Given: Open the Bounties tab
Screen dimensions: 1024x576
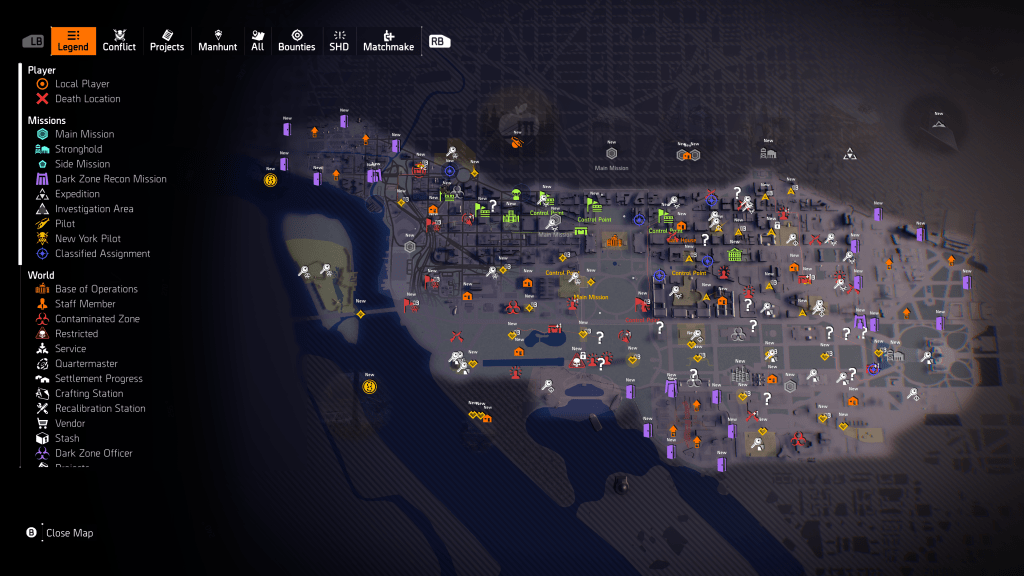Looking at the screenshot, I should point(296,41).
